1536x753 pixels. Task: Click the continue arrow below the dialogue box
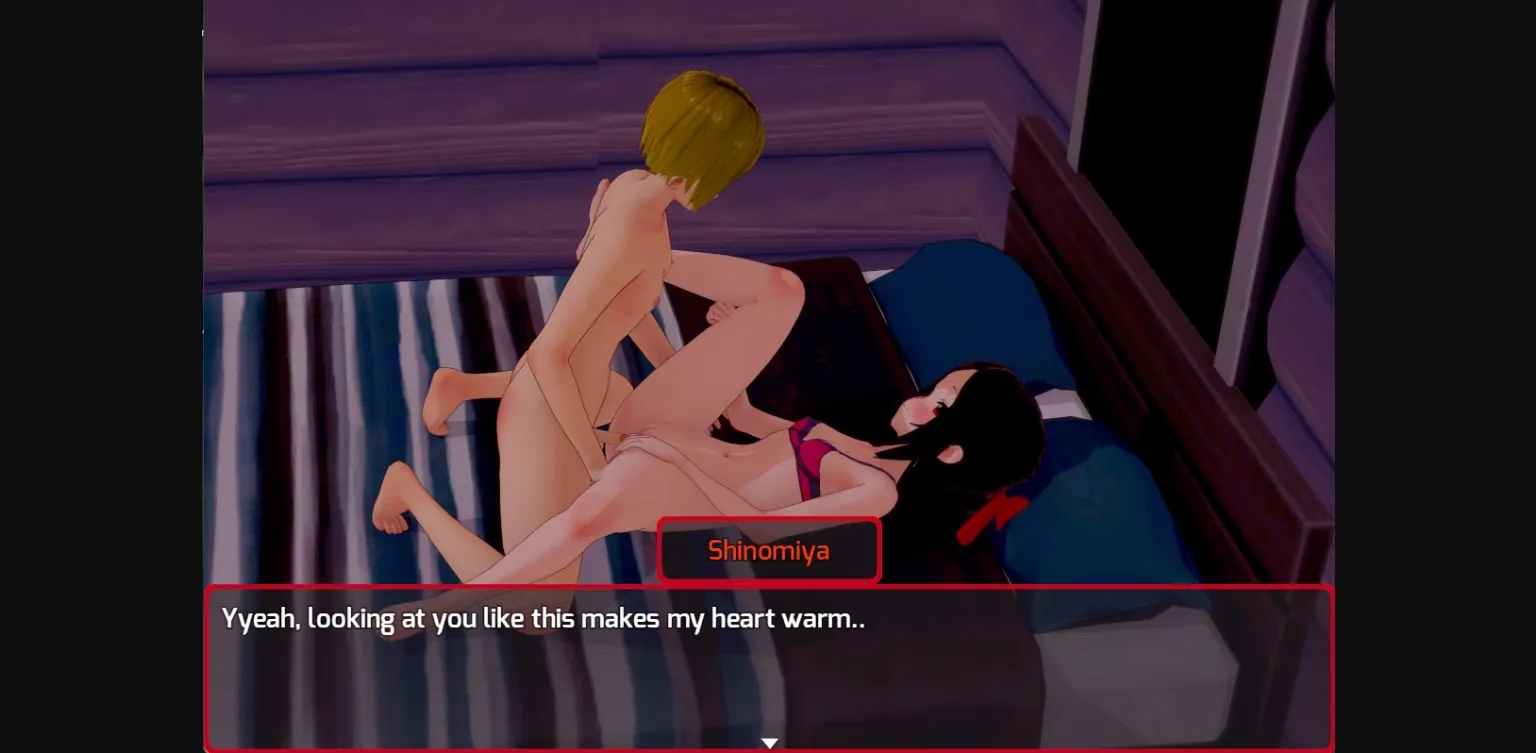click(769, 742)
